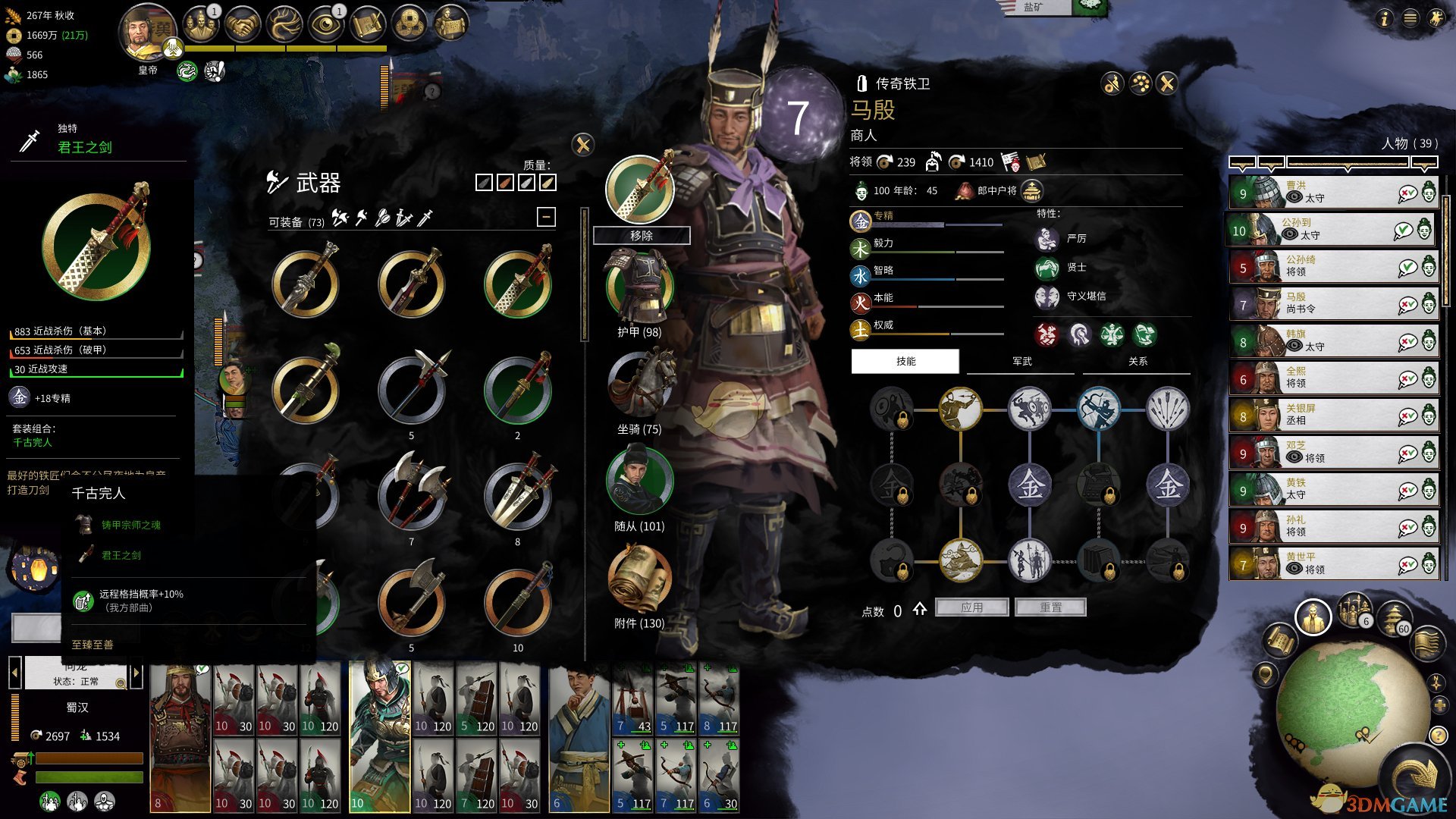1456x819 pixels.
Task: Click the 应用 apply skill points button
Action: (x=971, y=607)
